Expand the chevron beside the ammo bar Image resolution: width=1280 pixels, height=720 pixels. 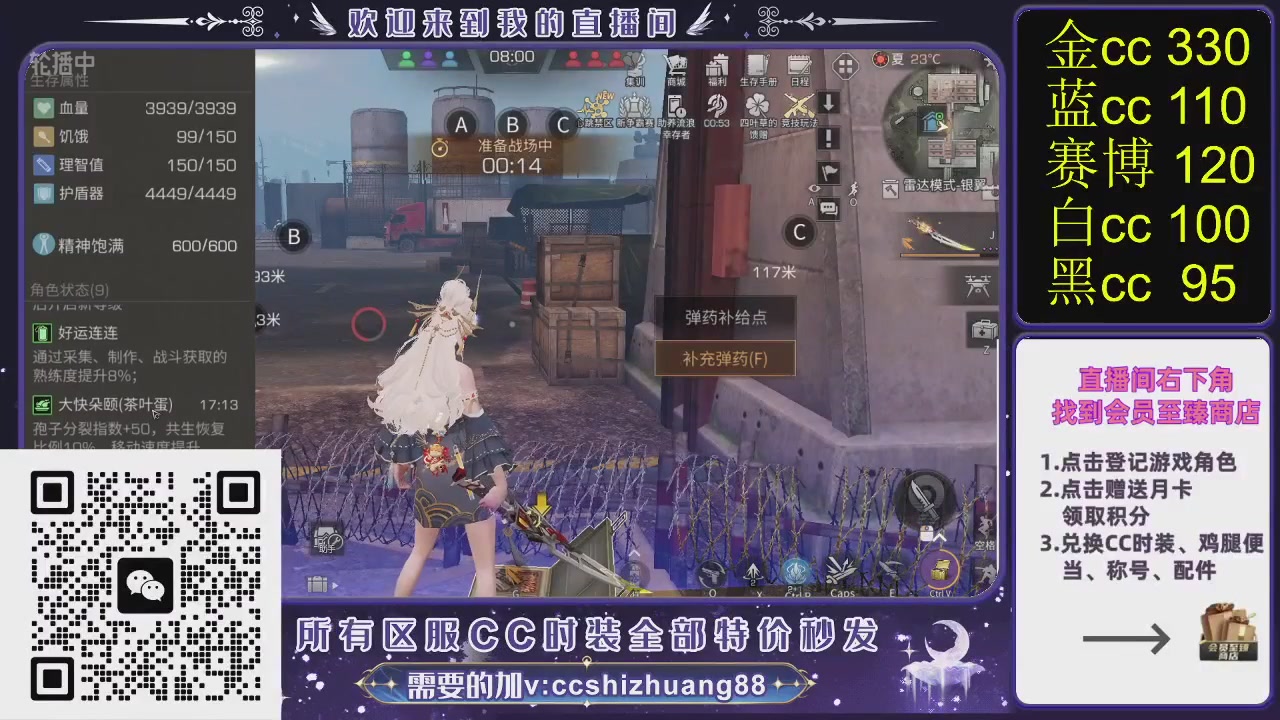click(635, 553)
